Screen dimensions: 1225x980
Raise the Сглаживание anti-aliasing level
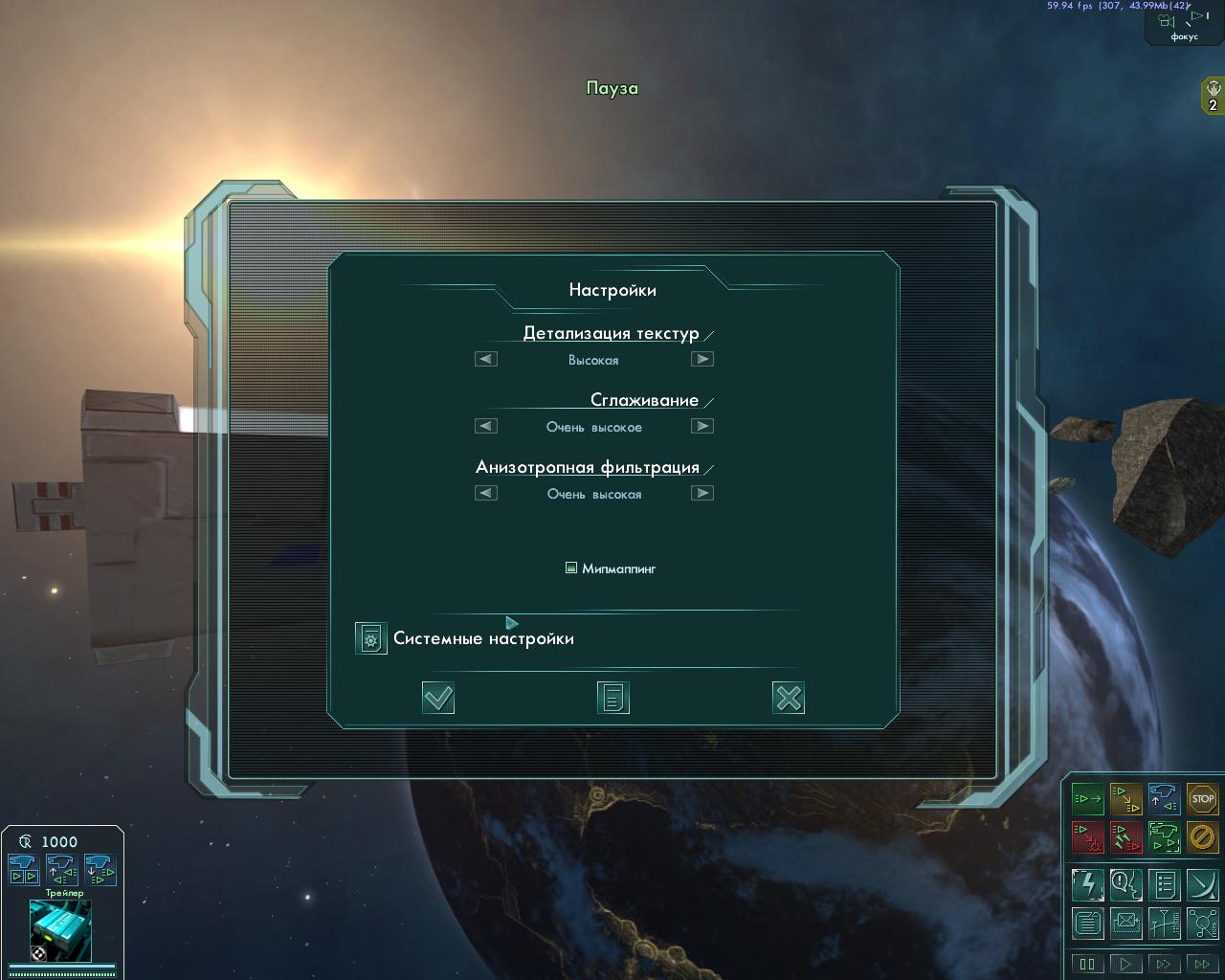point(702,426)
